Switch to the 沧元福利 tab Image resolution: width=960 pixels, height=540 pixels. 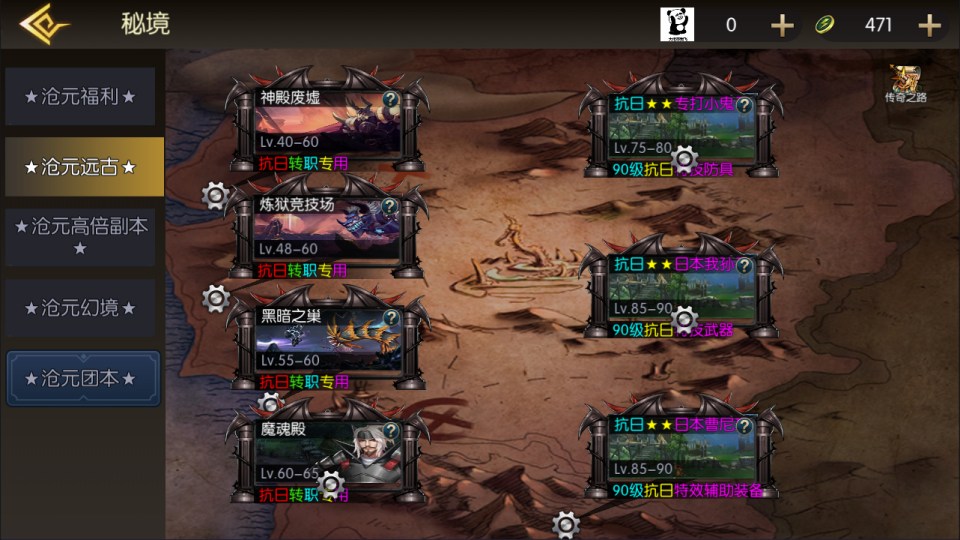point(80,97)
